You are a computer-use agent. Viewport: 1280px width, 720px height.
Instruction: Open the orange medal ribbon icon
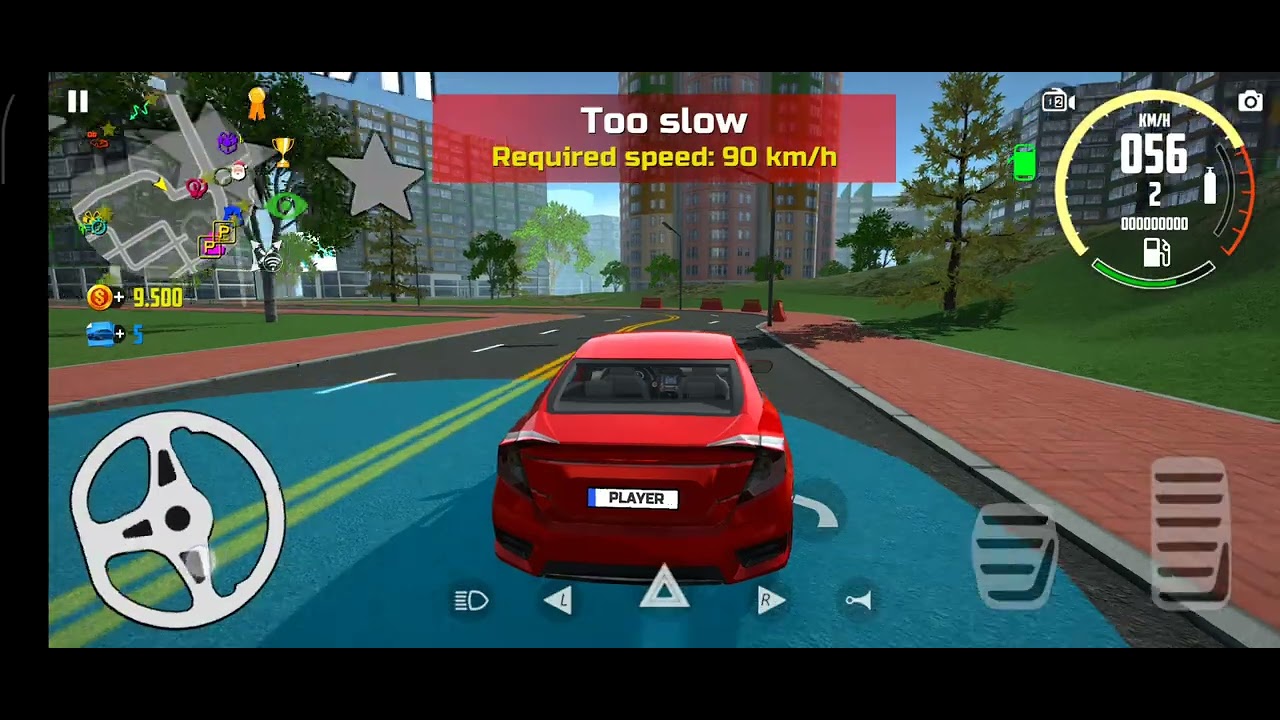pos(257,103)
